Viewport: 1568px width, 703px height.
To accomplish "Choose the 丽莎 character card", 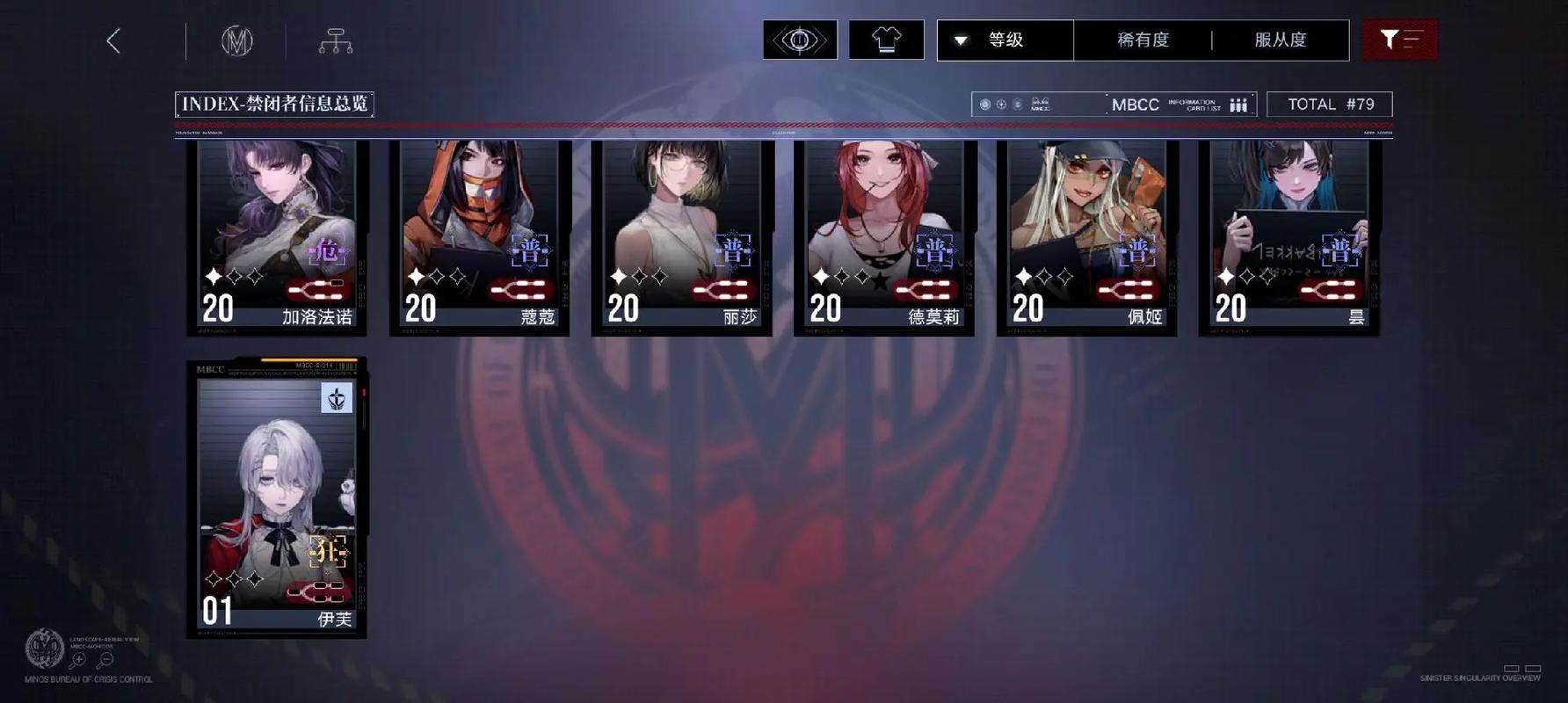I will click(682, 237).
